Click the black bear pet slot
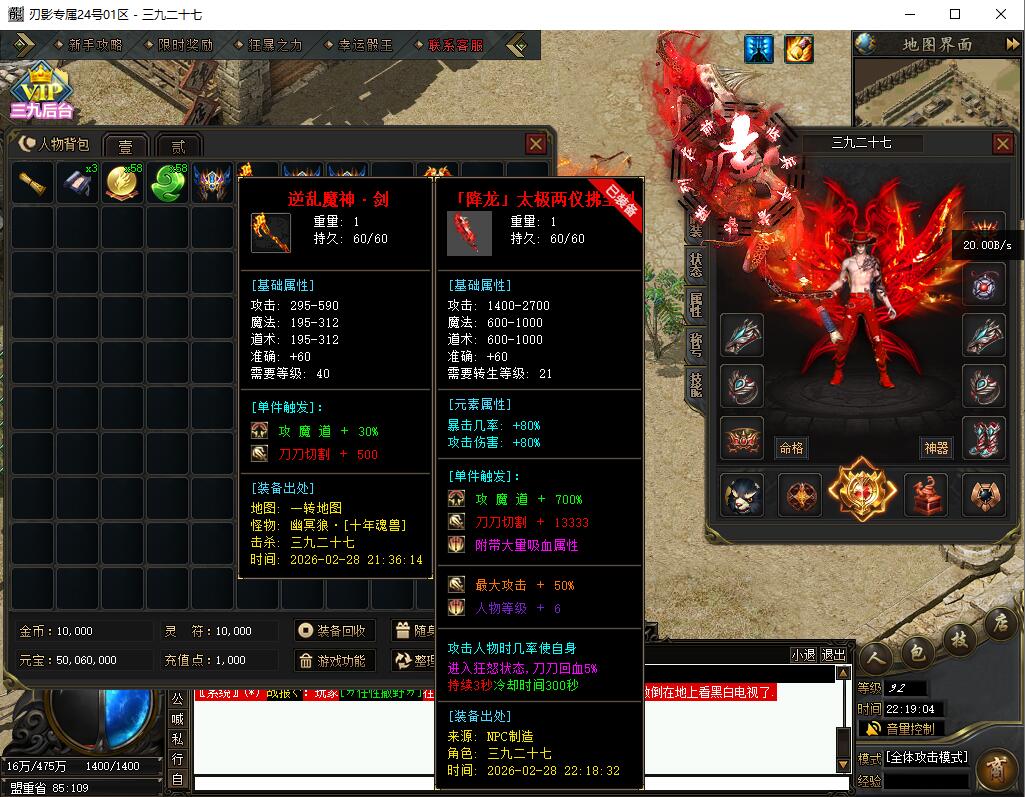Viewport: 1025px width, 797px height. pos(742,495)
